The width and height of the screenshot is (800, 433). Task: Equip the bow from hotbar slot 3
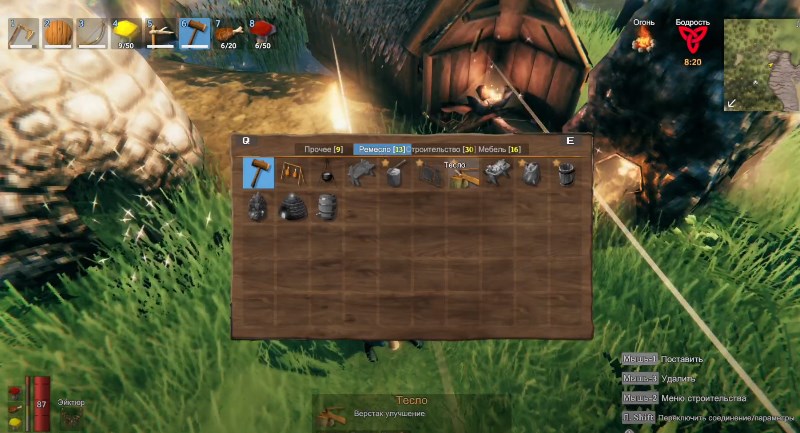pyautogui.click(x=91, y=34)
